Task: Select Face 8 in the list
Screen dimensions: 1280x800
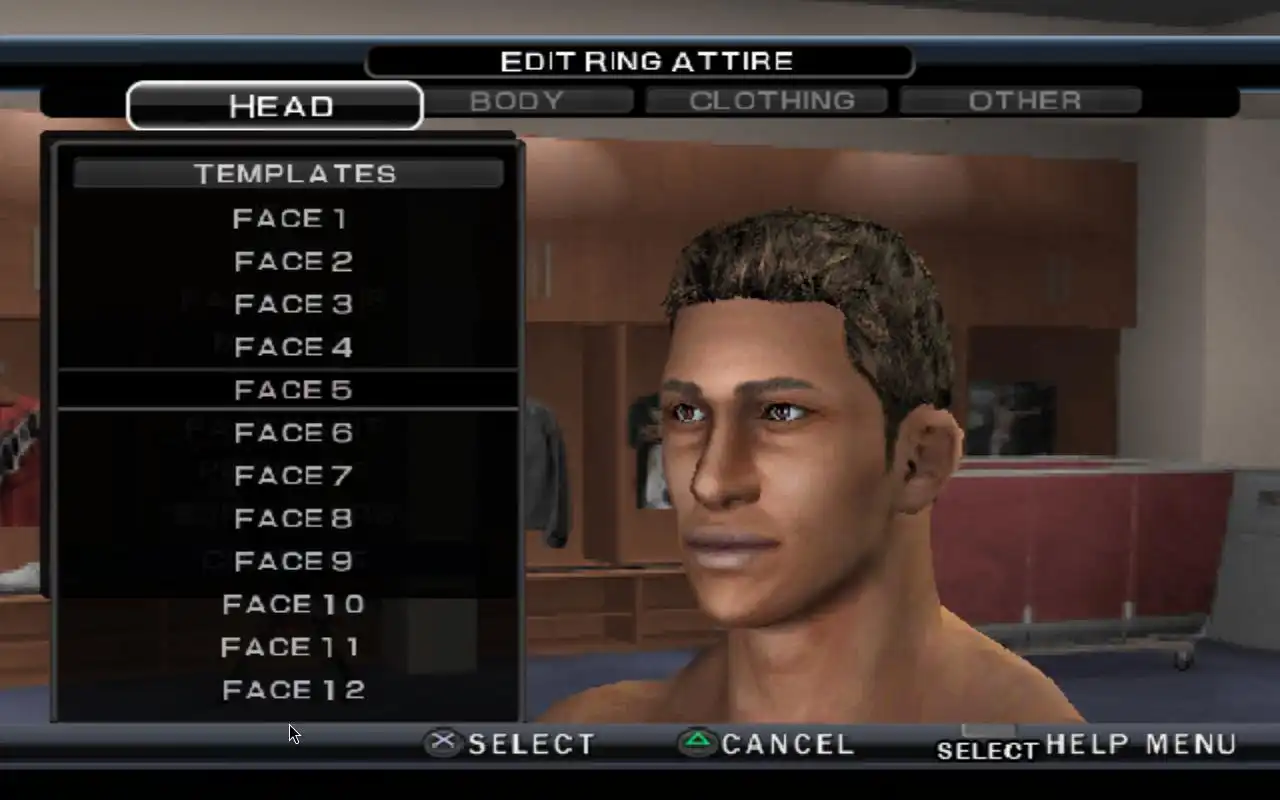Action: pyautogui.click(x=293, y=519)
